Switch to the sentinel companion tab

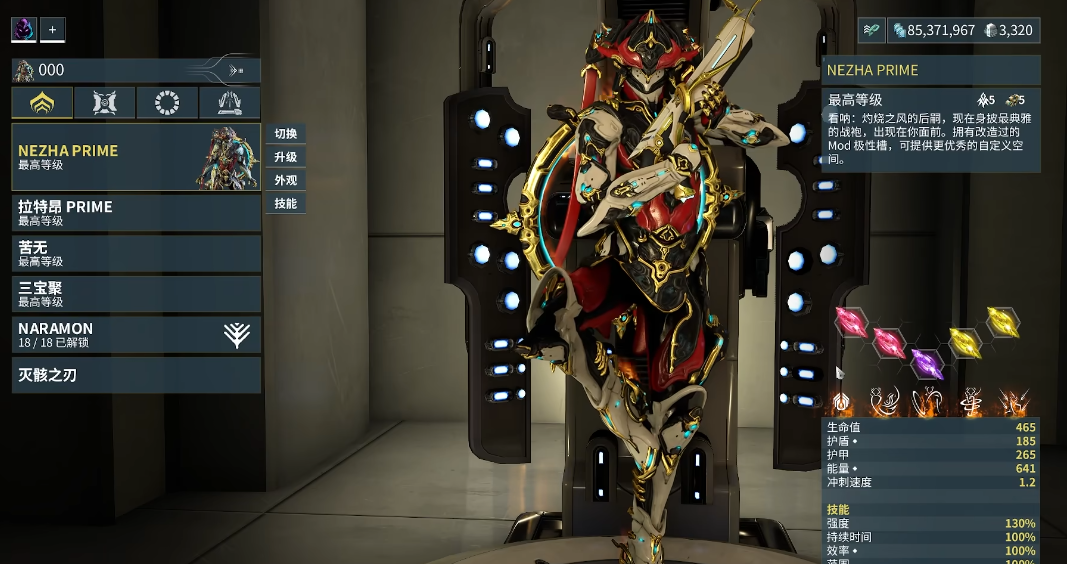105,102
